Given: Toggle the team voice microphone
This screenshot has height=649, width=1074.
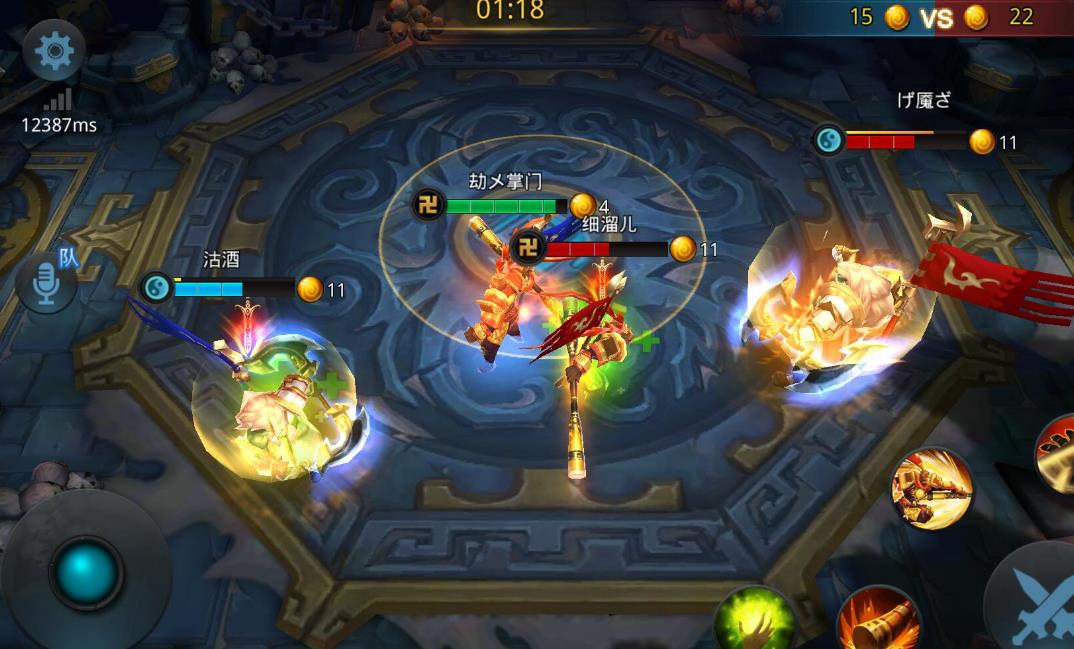Looking at the screenshot, I should coord(47,283).
